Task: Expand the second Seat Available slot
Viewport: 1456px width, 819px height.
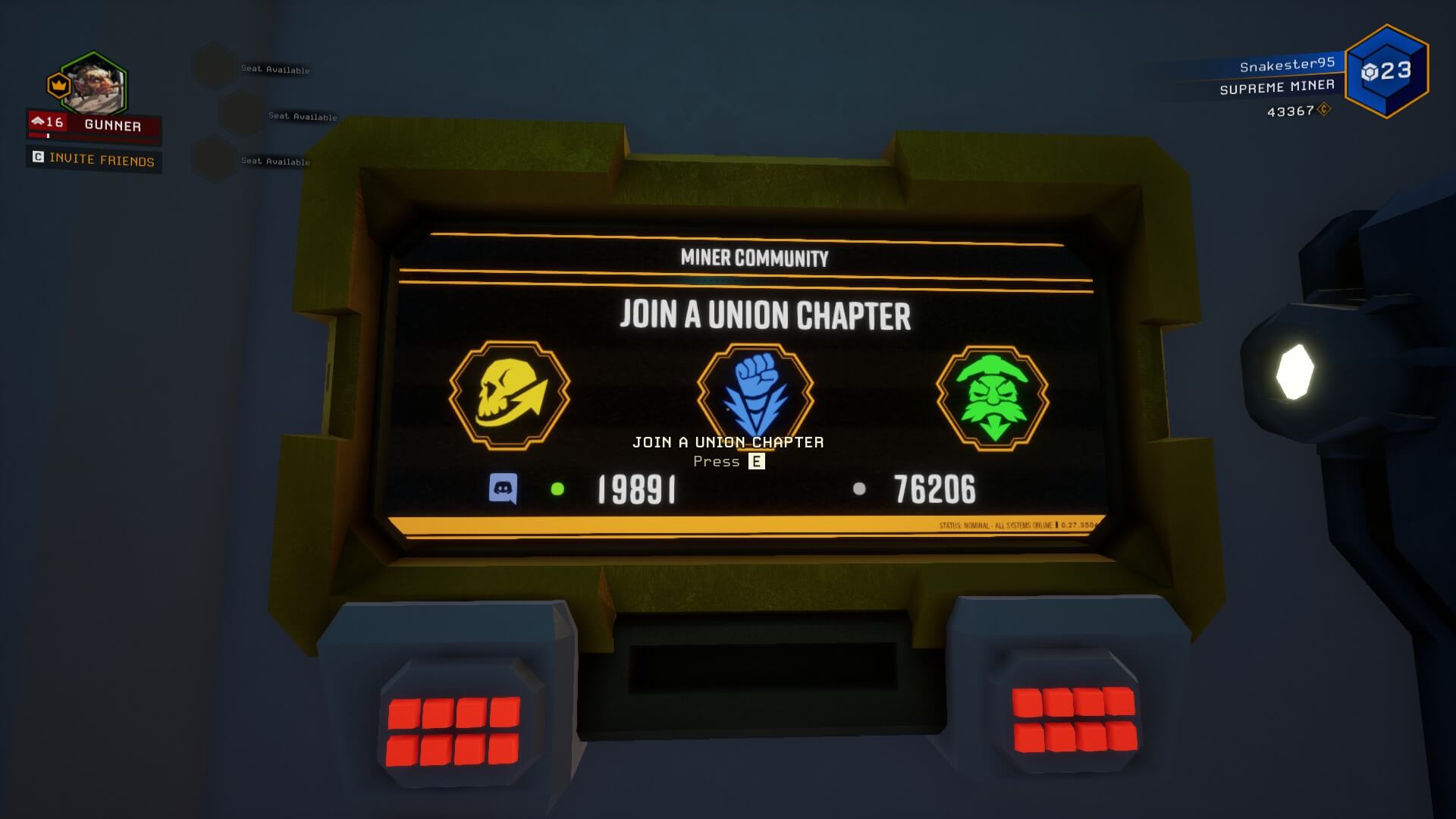Action: (x=302, y=118)
